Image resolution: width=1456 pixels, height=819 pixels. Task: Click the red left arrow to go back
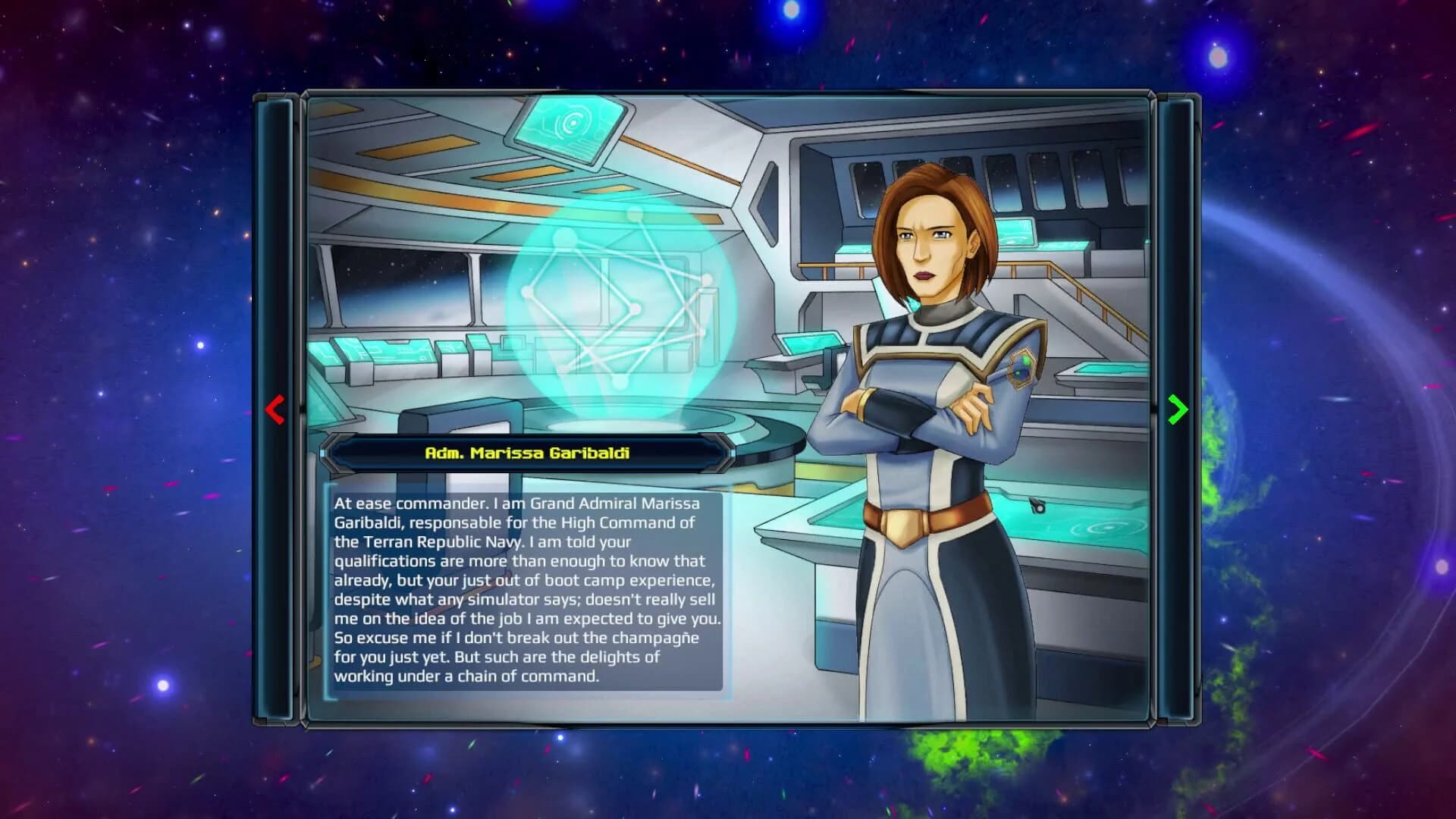coord(276,409)
